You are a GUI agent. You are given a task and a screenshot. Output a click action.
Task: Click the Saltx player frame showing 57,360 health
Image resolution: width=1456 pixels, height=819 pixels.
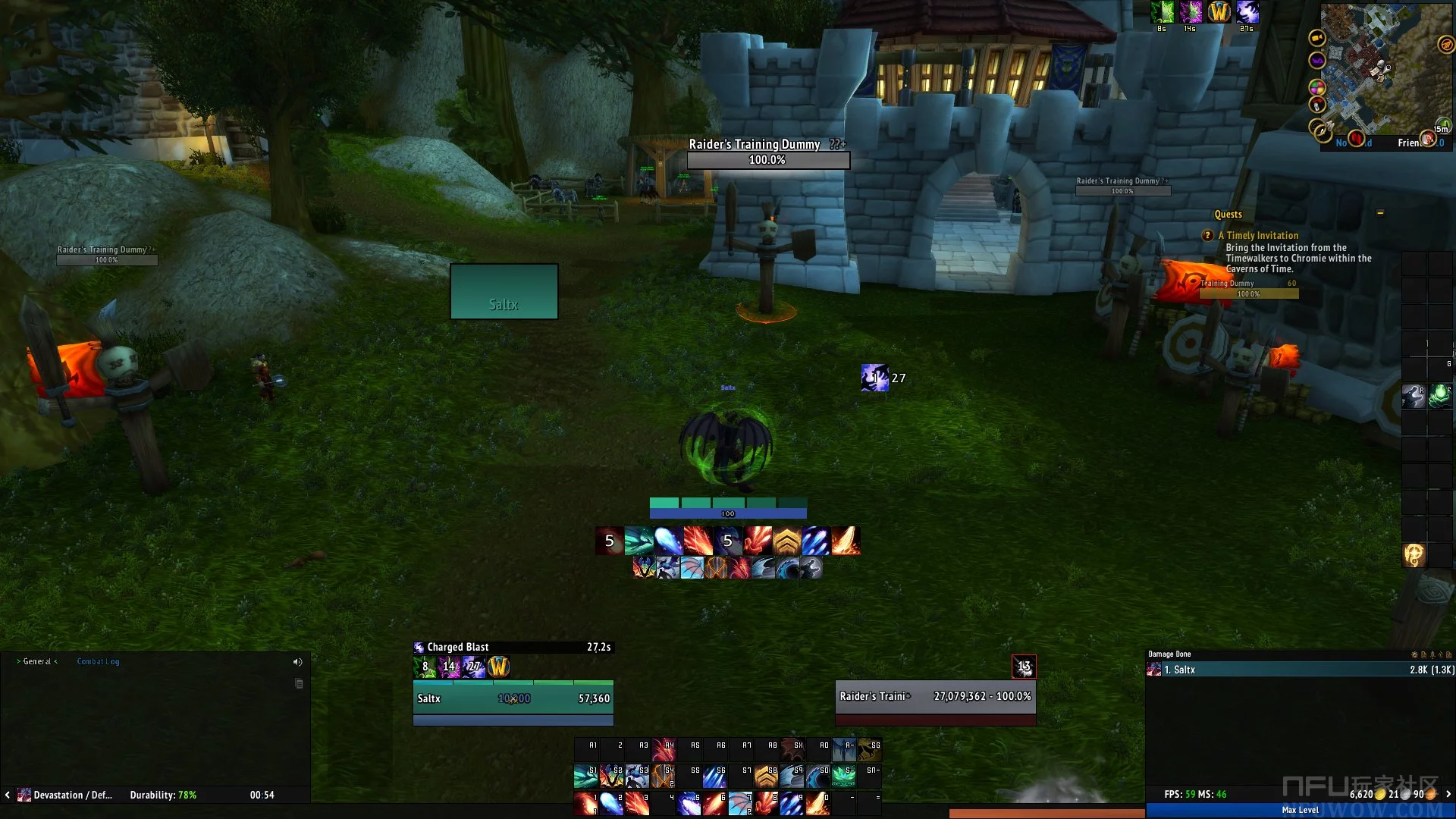[x=513, y=698]
